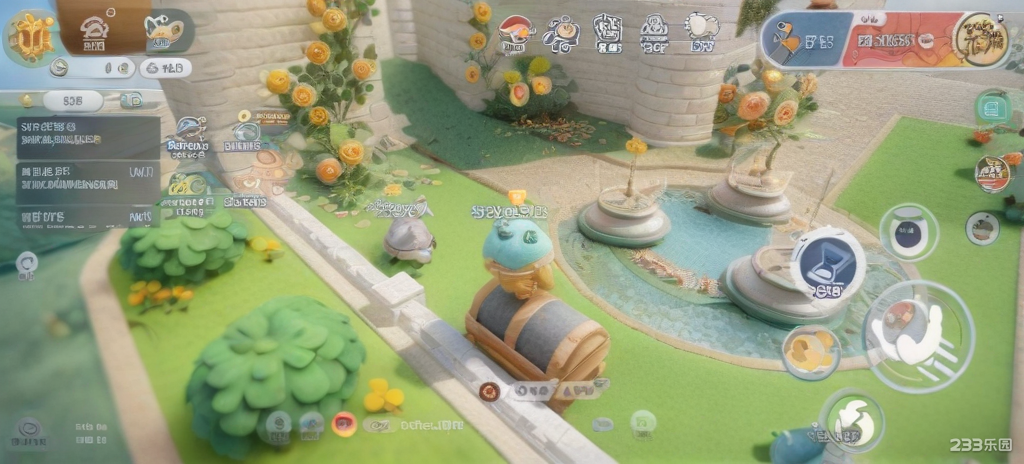
Task: Select the blue bird team panel
Action: pos(800,41)
